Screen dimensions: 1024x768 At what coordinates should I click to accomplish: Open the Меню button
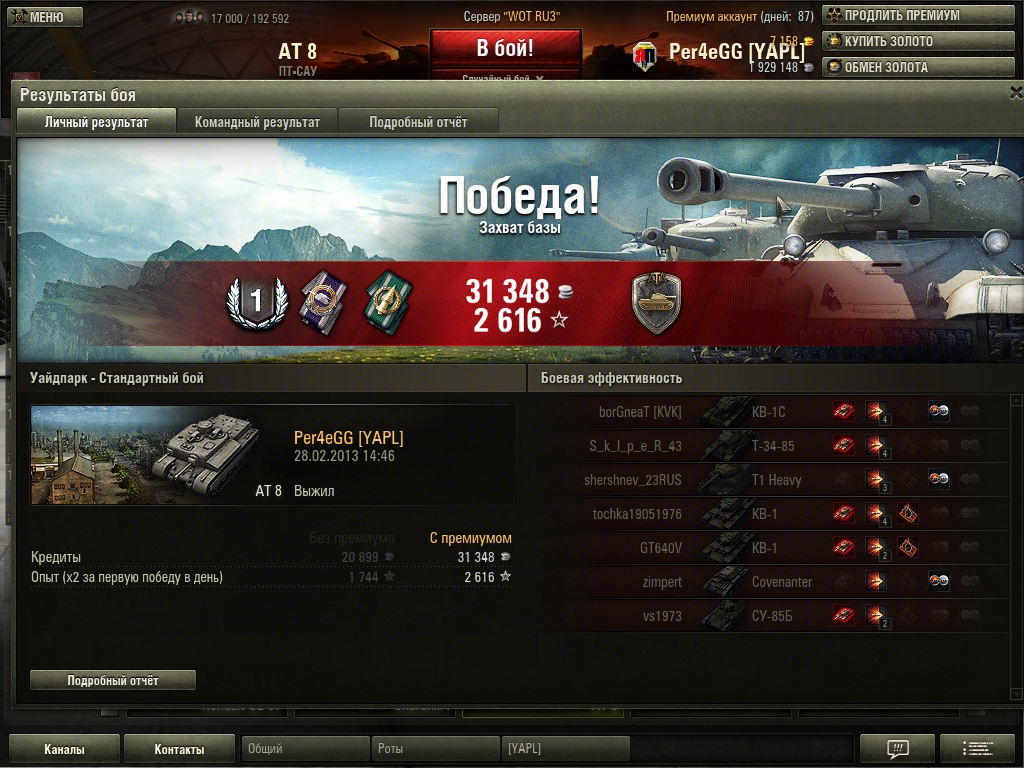point(46,16)
